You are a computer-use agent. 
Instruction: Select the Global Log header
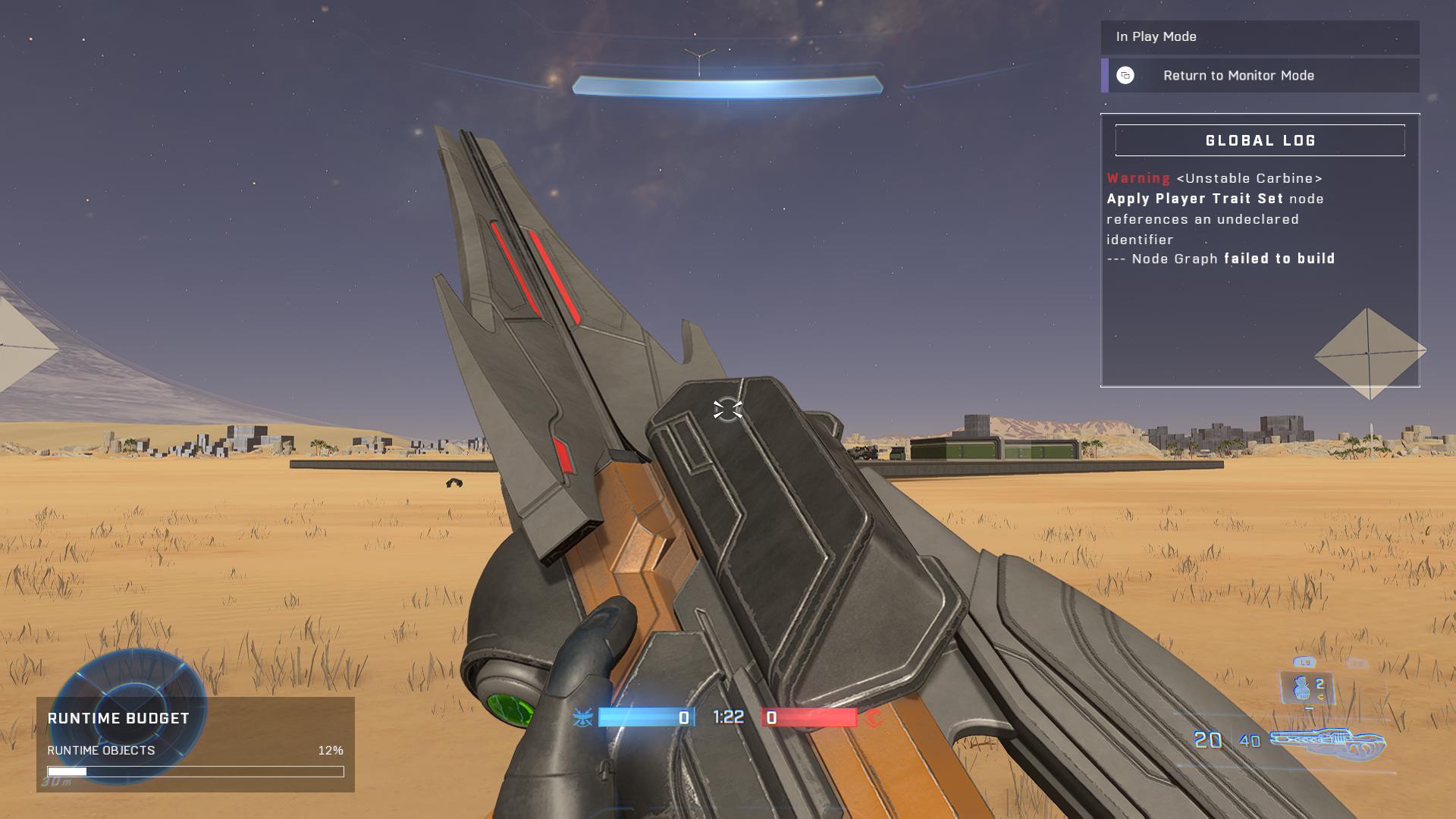[1260, 140]
